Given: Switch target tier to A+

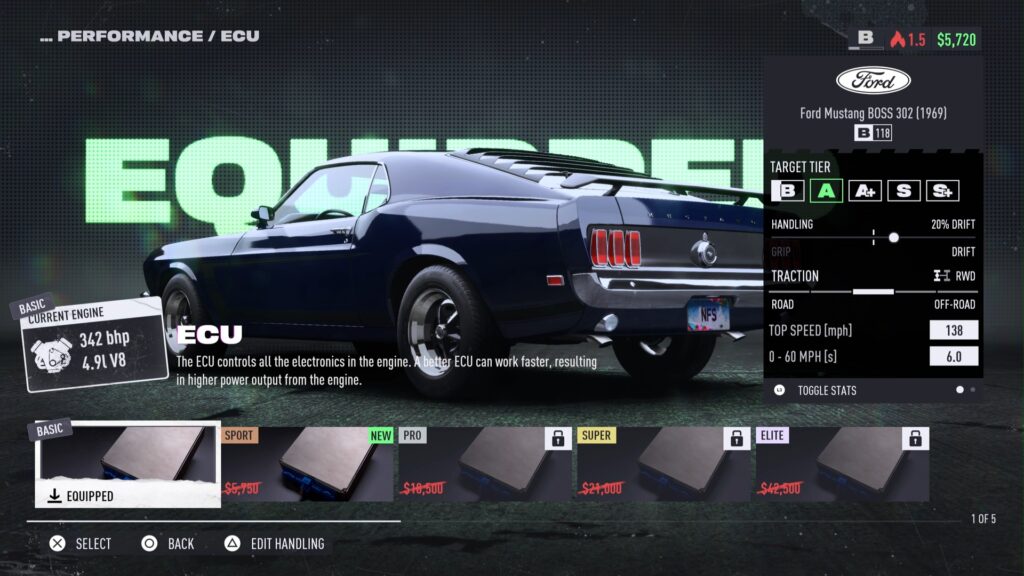Looking at the screenshot, I should (864, 190).
